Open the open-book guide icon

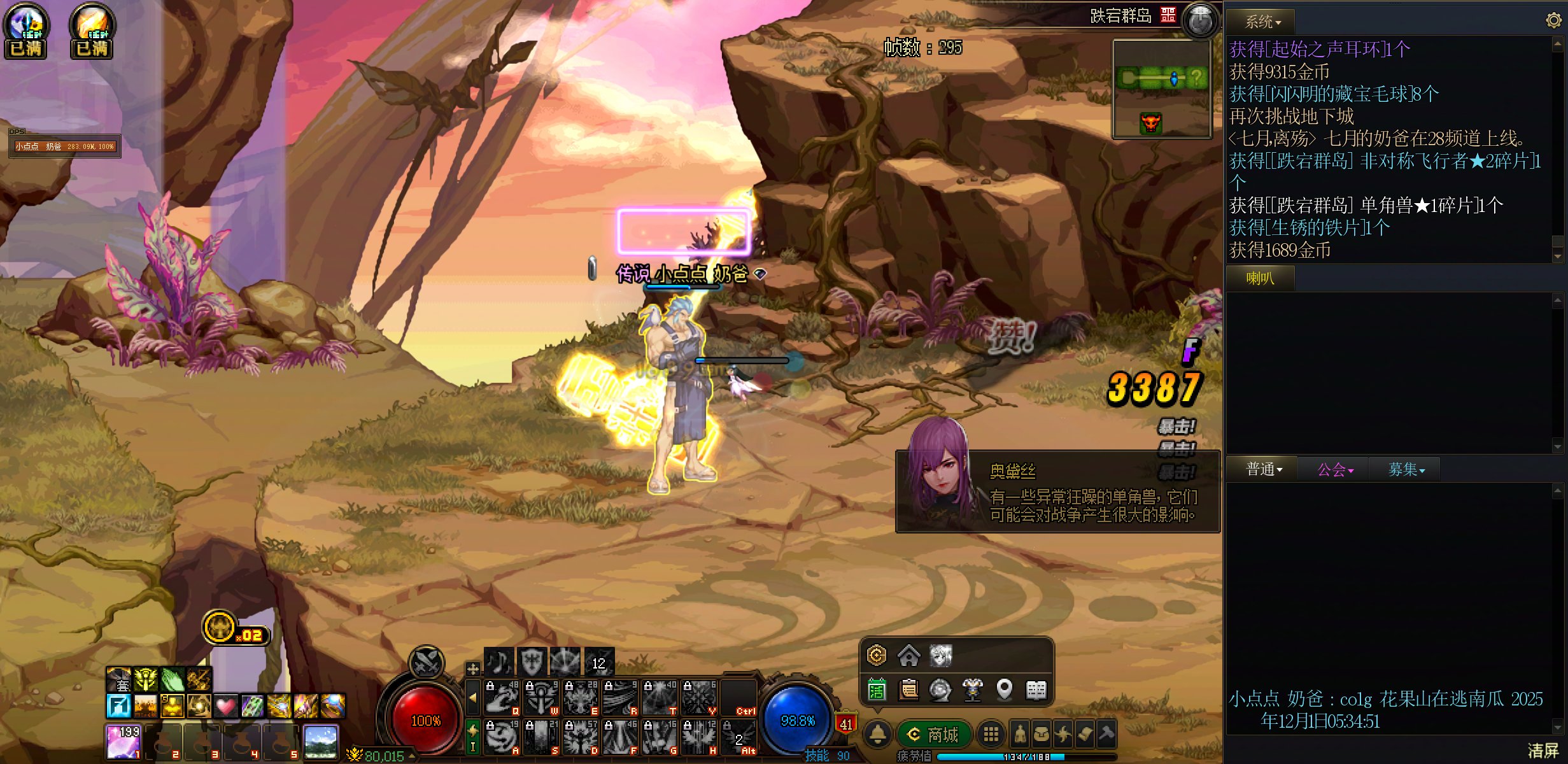[1036, 690]
